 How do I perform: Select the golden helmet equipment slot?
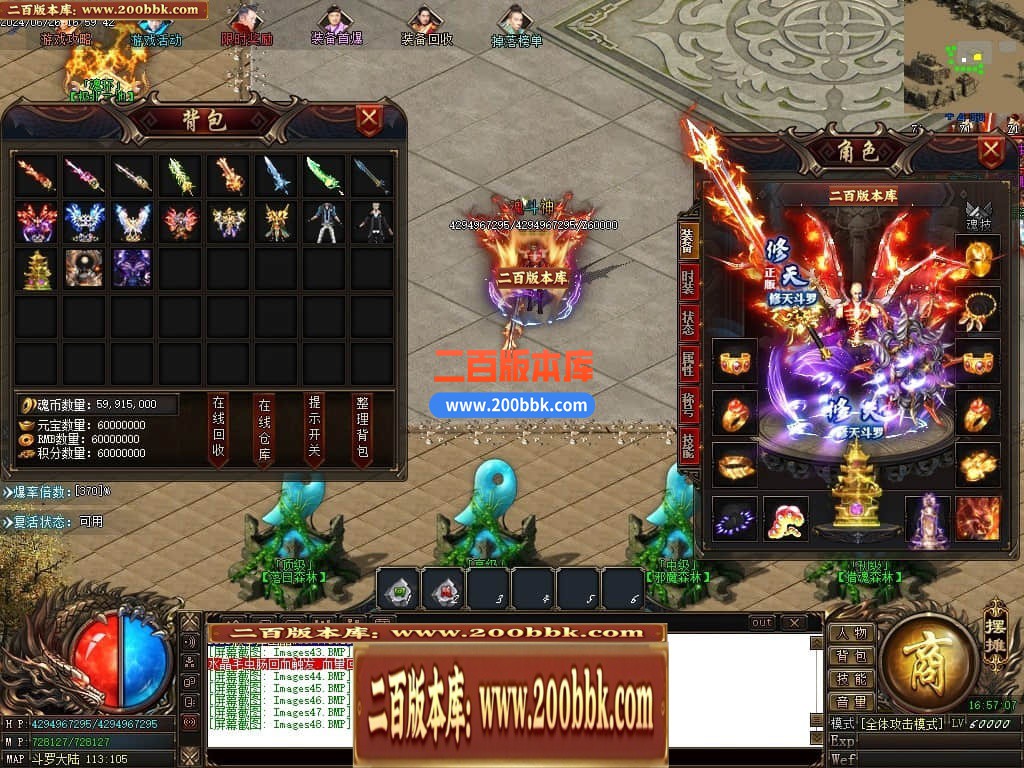click(x=977, y=258)
